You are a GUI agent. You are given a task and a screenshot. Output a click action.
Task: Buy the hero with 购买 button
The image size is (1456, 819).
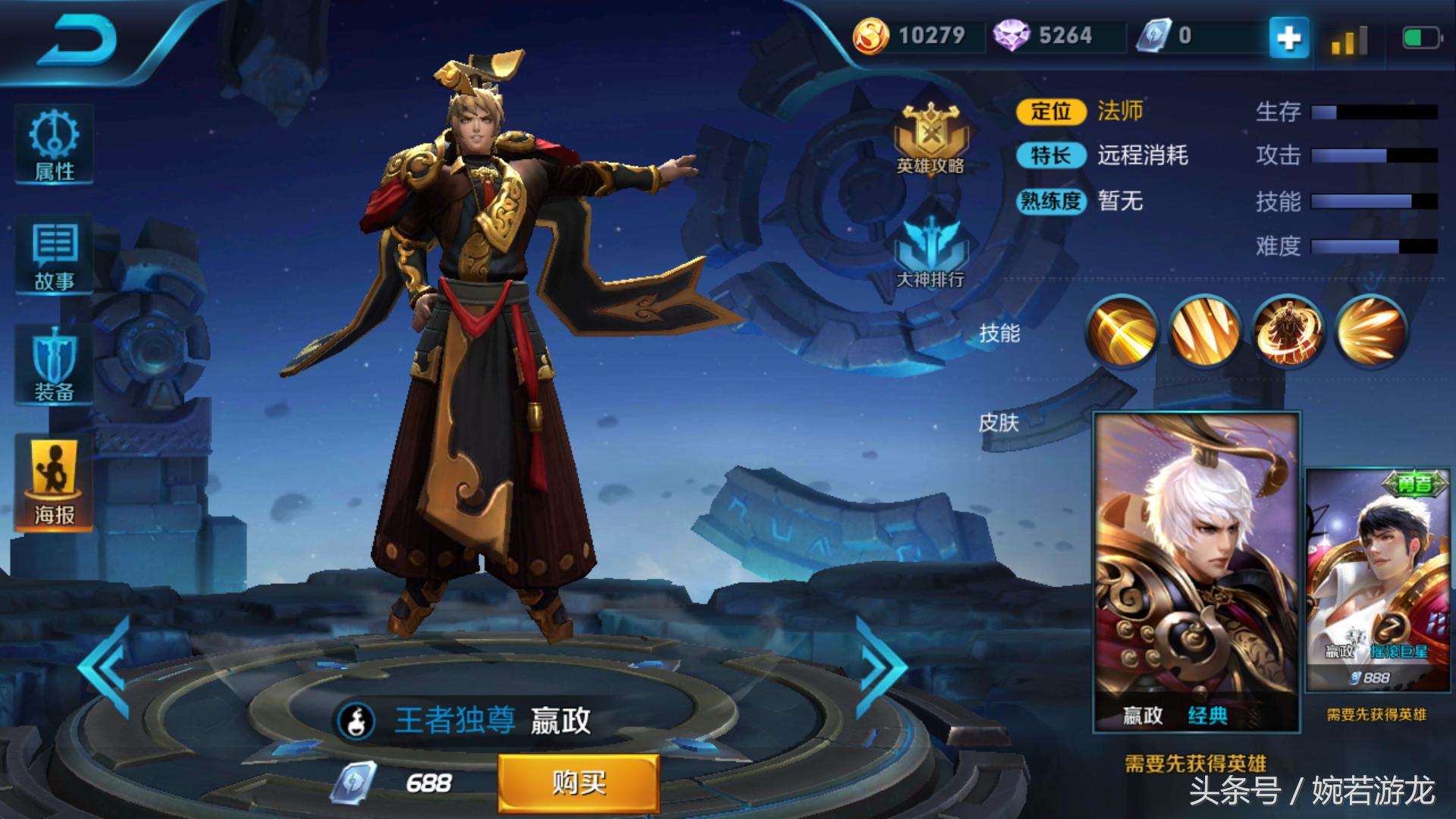(x=578, y=783)
